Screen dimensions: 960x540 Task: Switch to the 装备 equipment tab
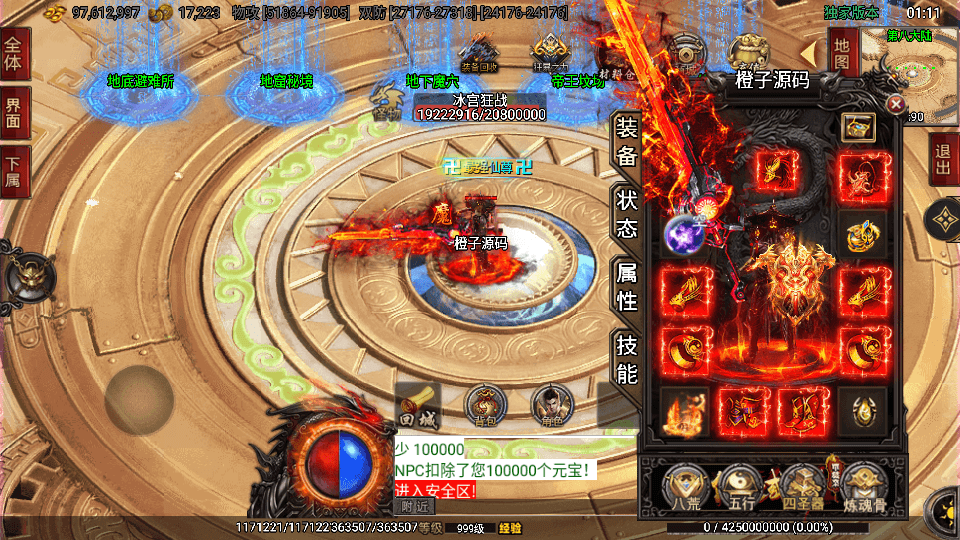pos(626,141)
